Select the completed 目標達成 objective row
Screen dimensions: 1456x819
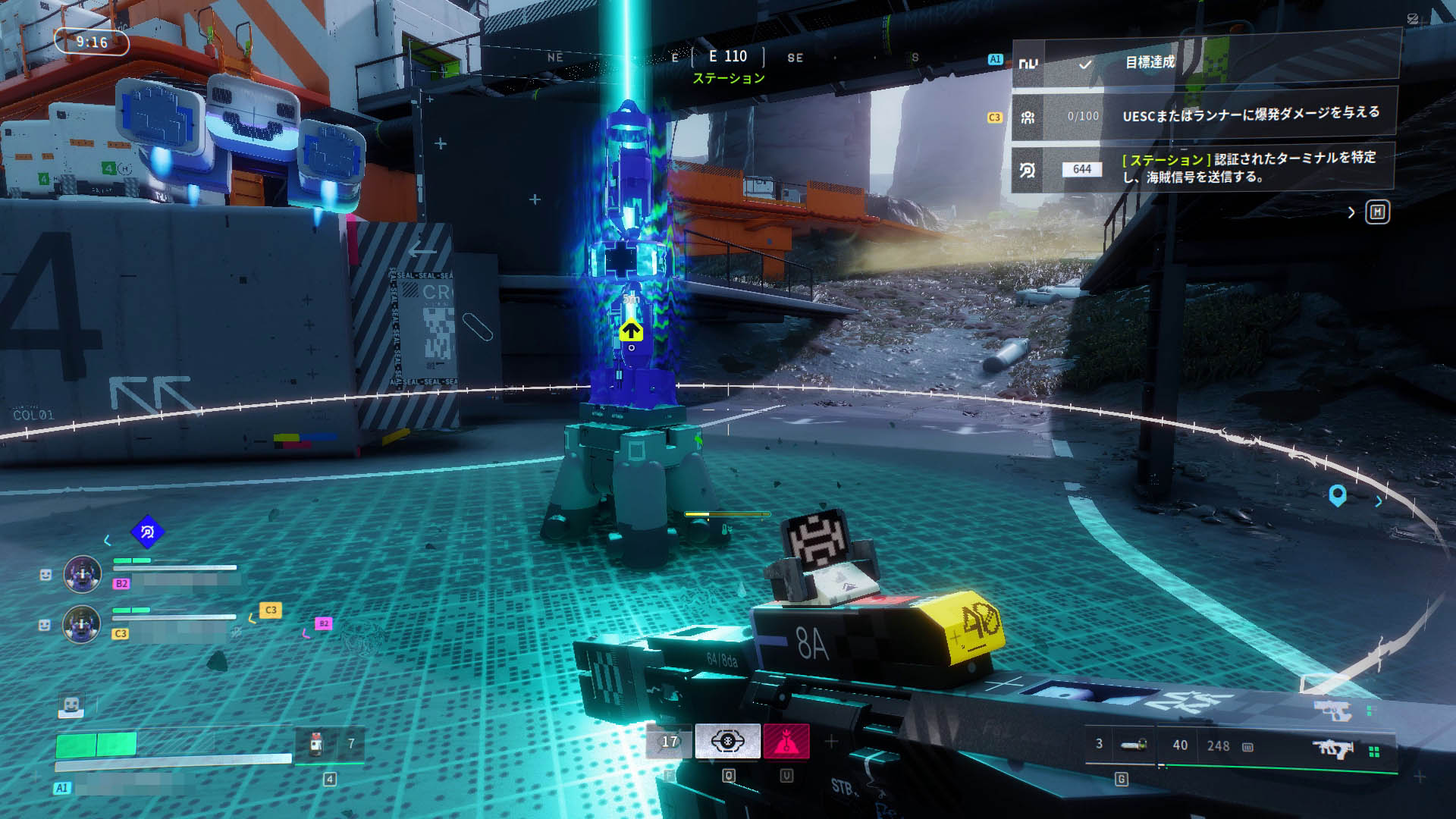(1204, 63)
